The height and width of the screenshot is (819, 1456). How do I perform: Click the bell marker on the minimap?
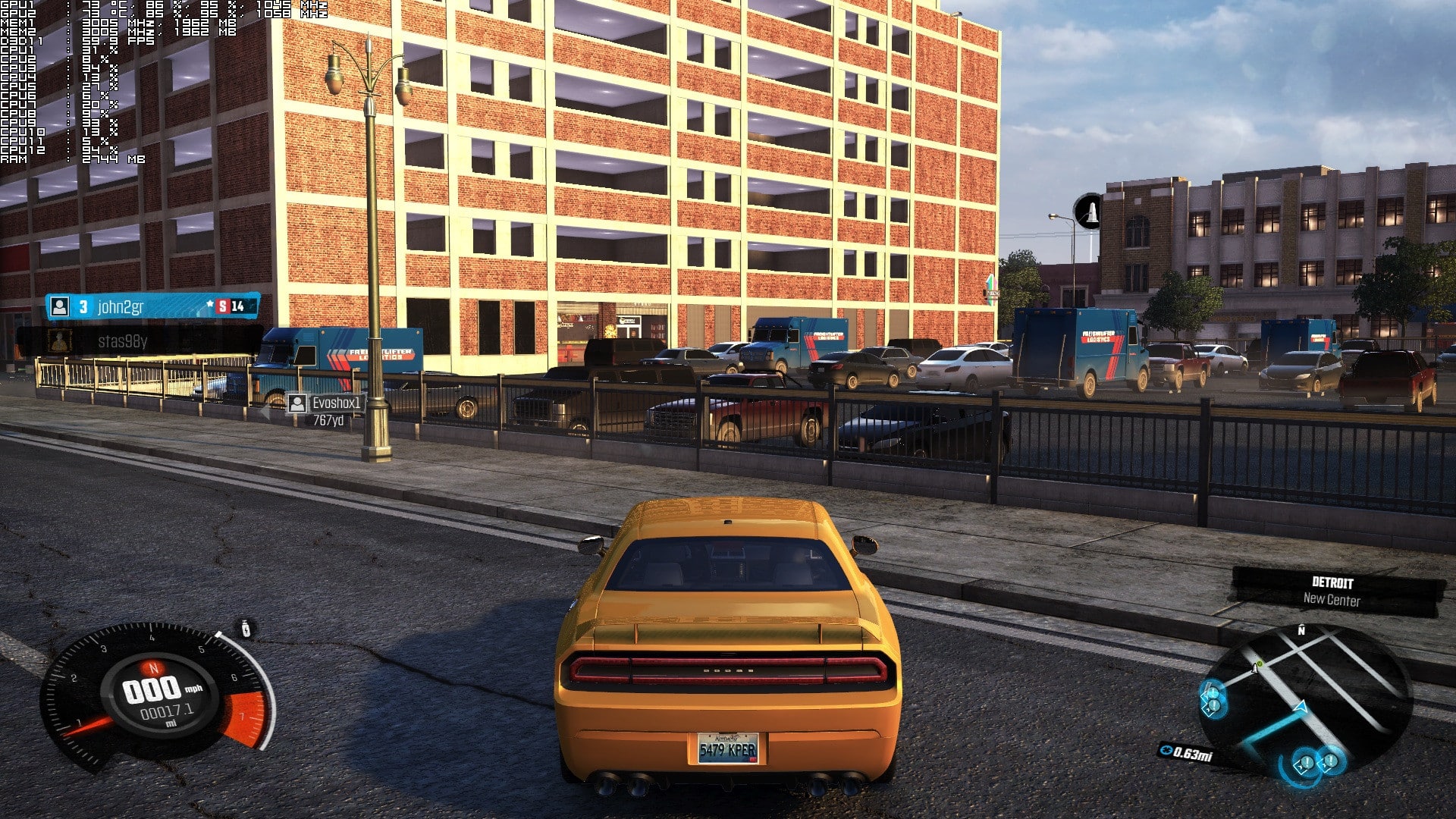tap(1254, 668)
